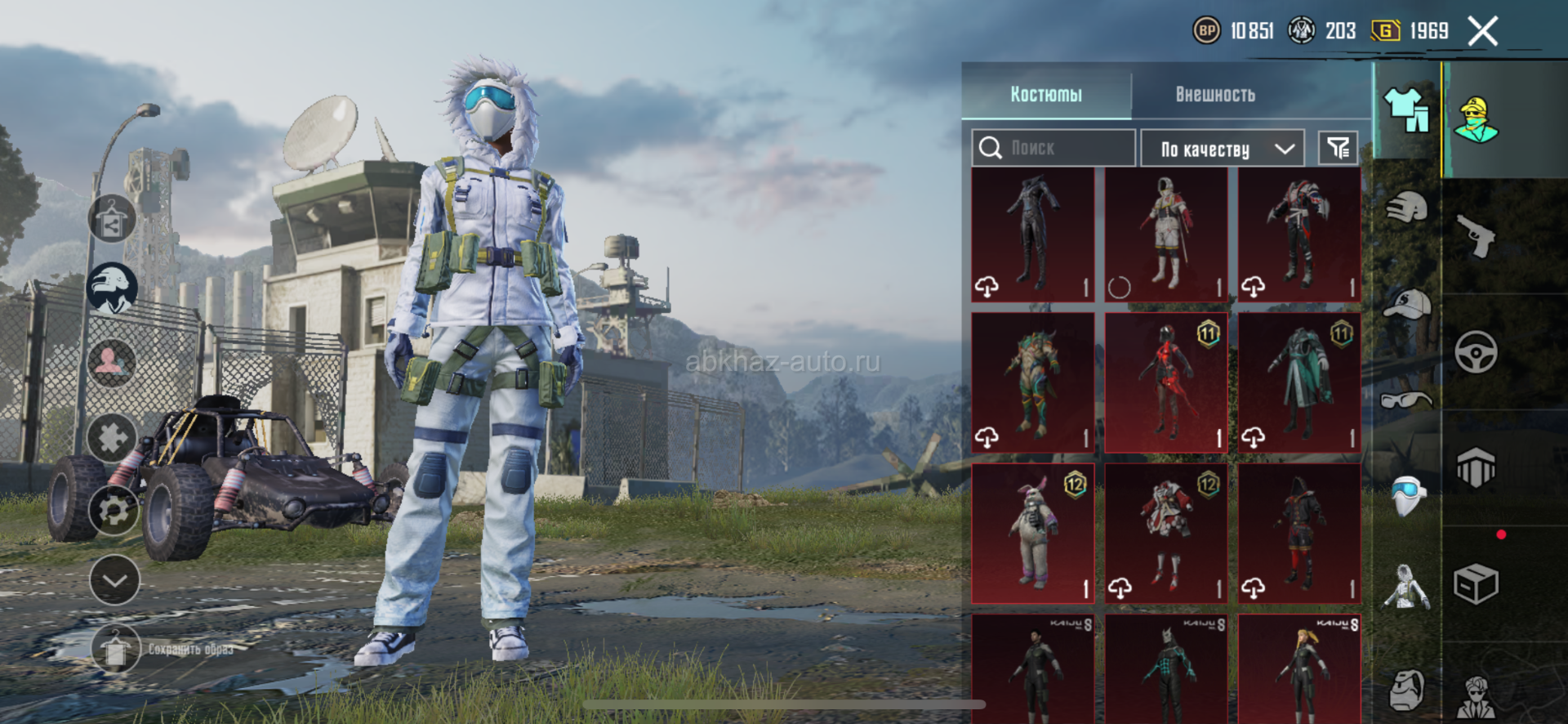The height and width of the screenshot is (724, 1568).
Task: Select the red and white dress costume
Action: pos(1166,533)
